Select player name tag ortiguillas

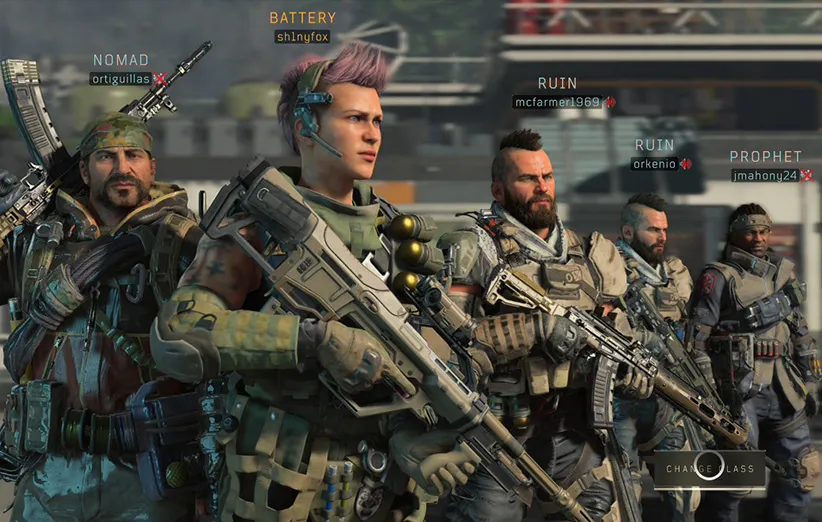[120, 79]
